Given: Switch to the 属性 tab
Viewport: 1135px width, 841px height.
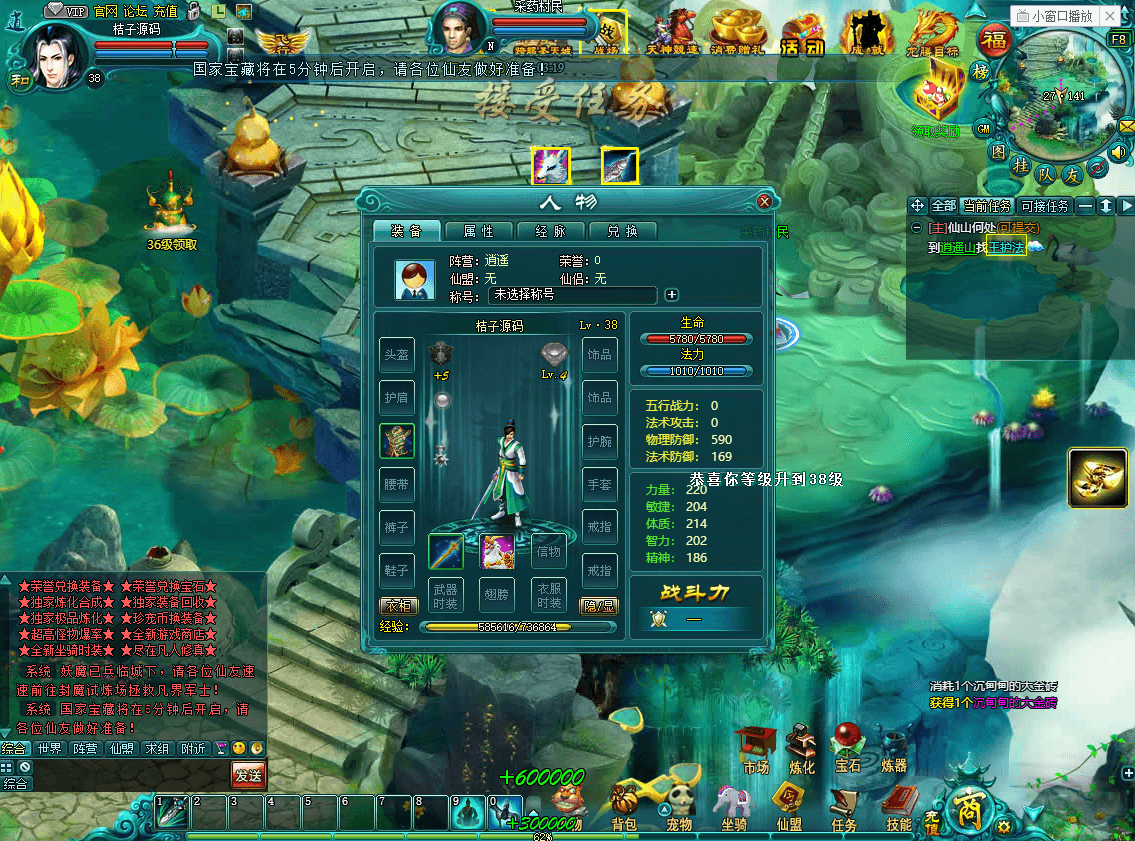Looking at the screenshot, I should coord(478,231).
